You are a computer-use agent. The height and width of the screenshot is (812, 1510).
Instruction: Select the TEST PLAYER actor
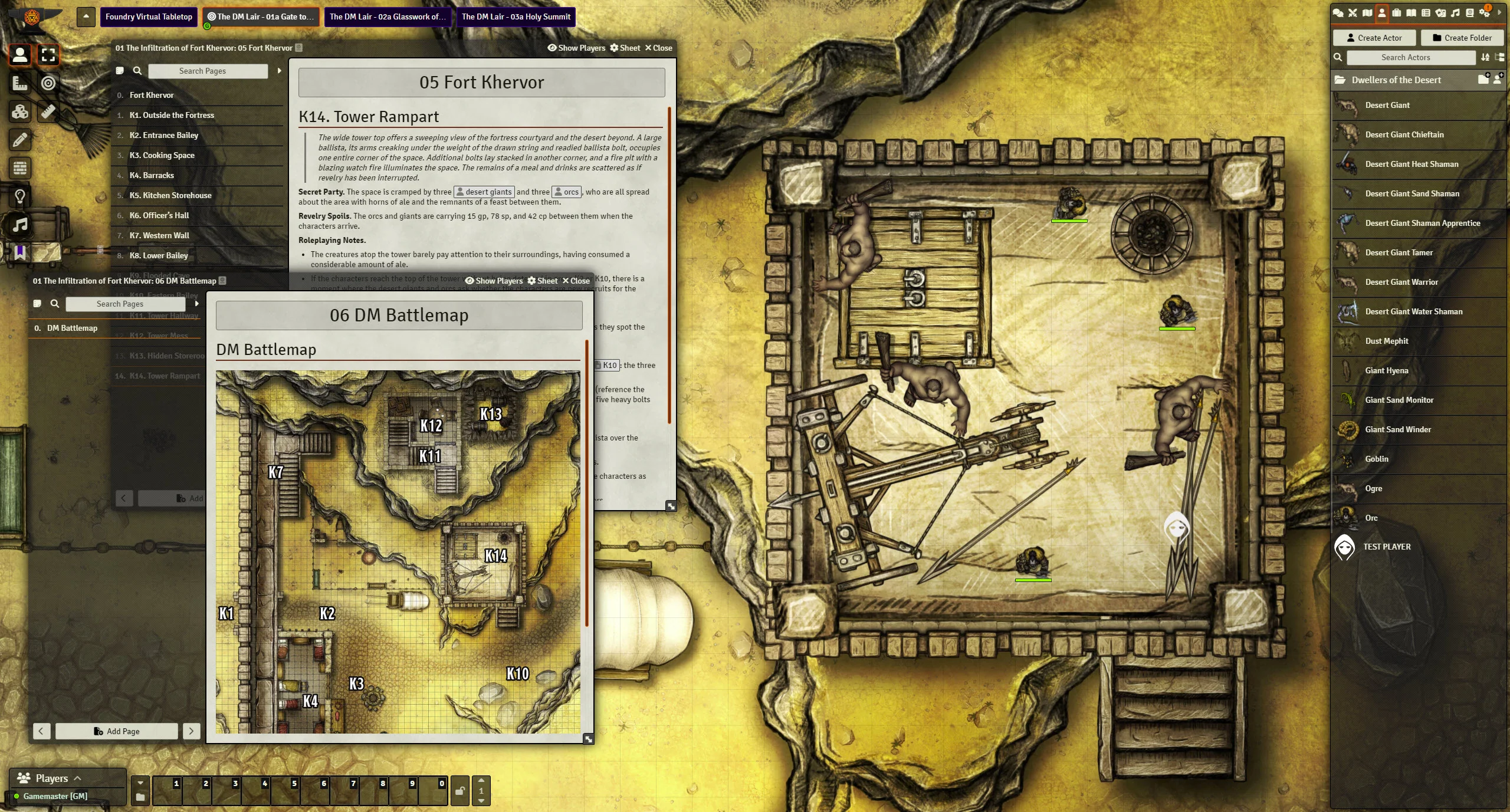[1386, 547]
